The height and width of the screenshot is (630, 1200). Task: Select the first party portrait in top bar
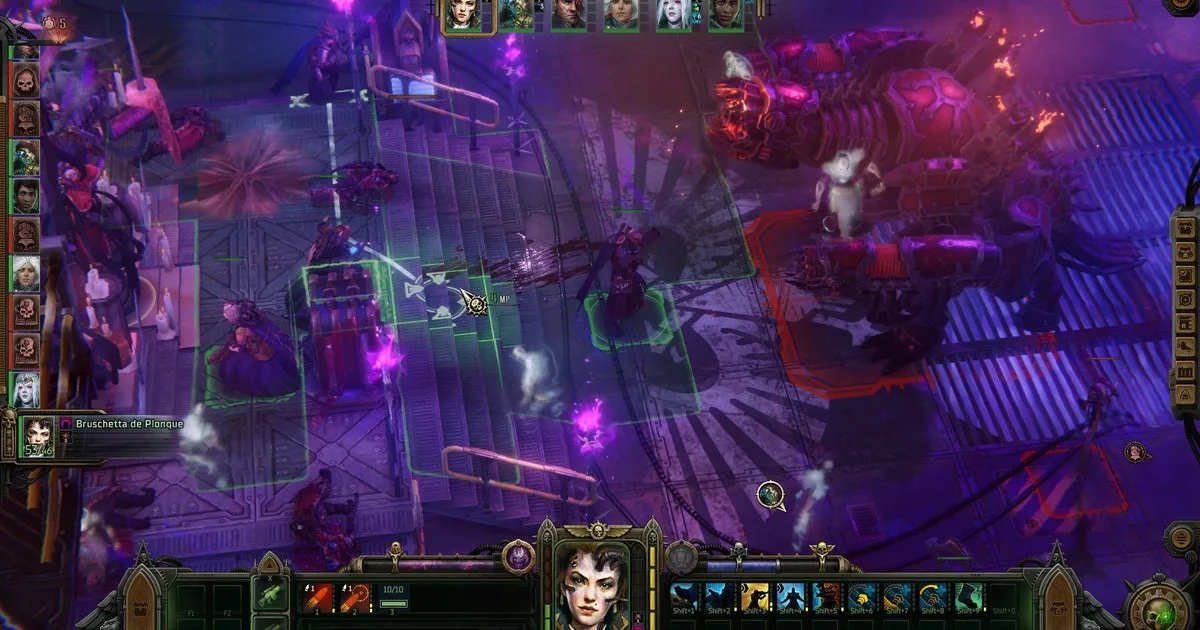[x=463, y=16]
